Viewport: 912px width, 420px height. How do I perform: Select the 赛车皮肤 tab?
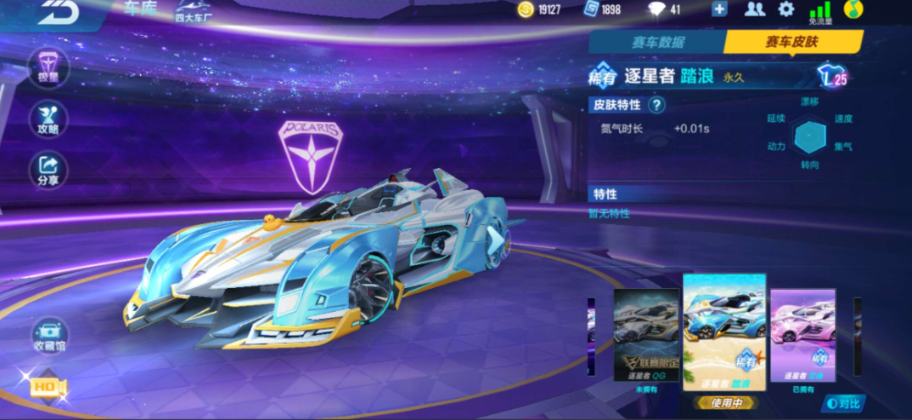point(792,42)
